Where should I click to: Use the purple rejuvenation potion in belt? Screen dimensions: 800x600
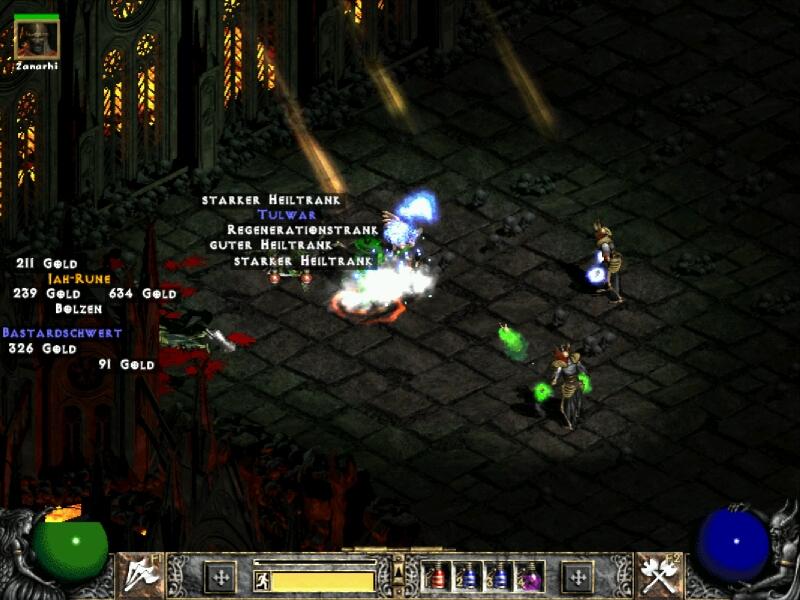click(530, 576)
